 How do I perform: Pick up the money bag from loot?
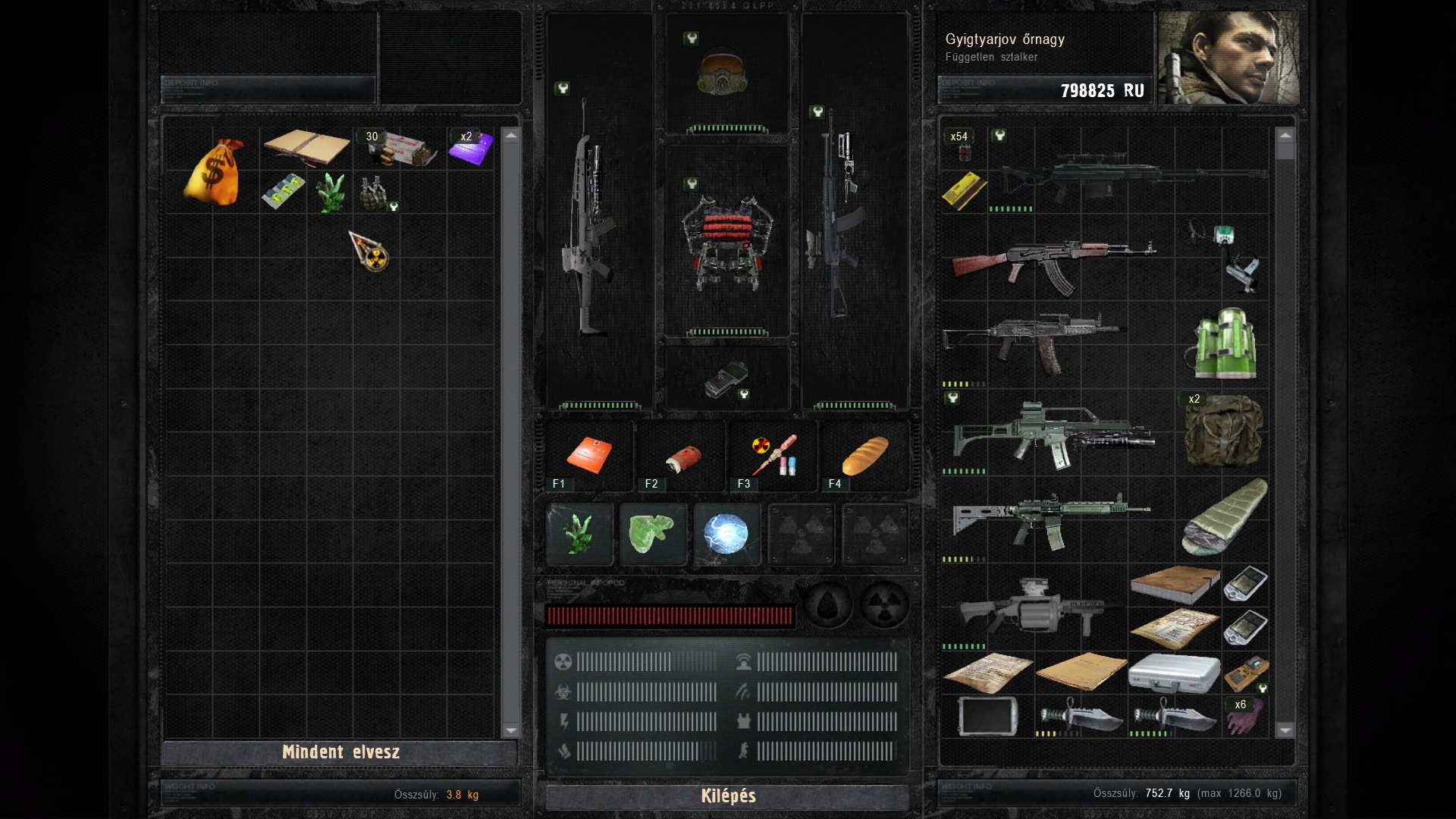(213, 173)
